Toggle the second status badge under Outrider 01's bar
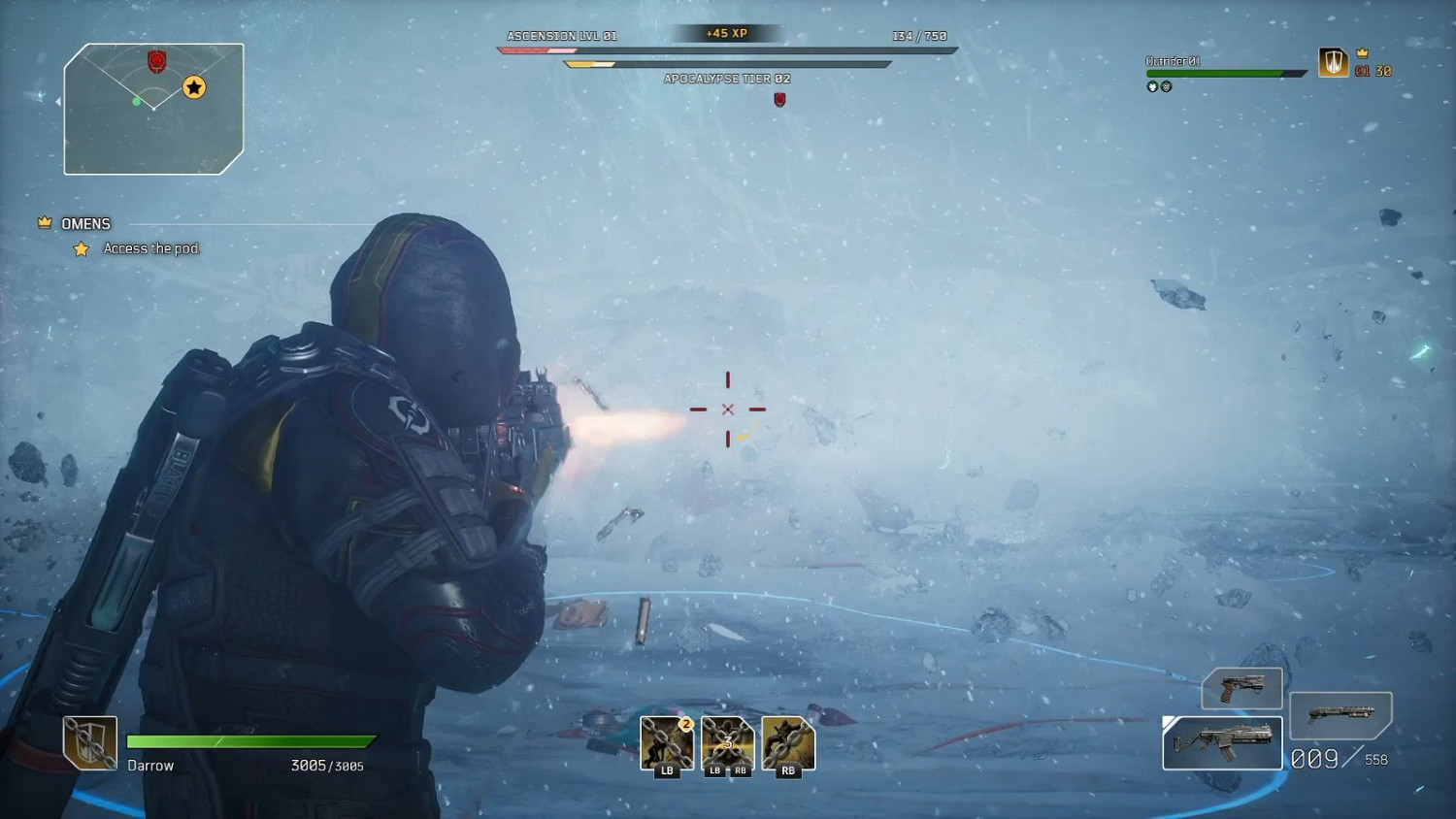This screenshot has height=819, width=1456. pos(1165,86)
